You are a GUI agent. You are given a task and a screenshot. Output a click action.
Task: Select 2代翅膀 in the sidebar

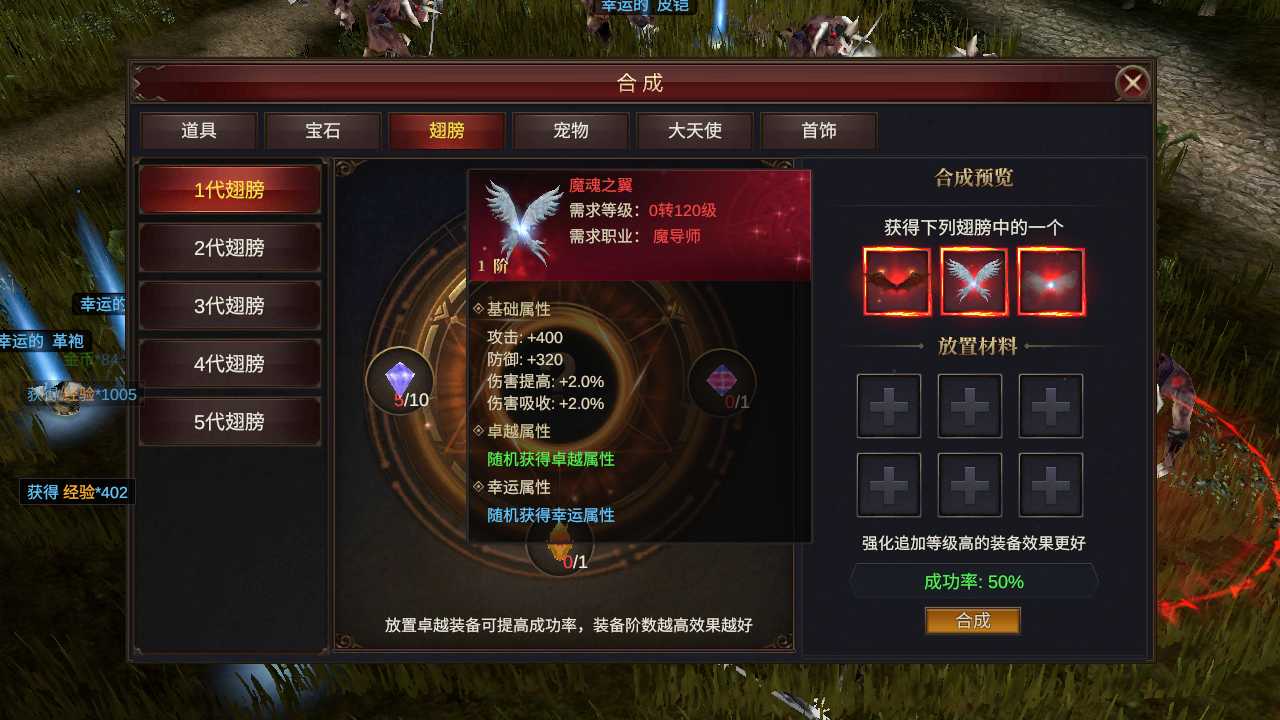click(230, 247)
